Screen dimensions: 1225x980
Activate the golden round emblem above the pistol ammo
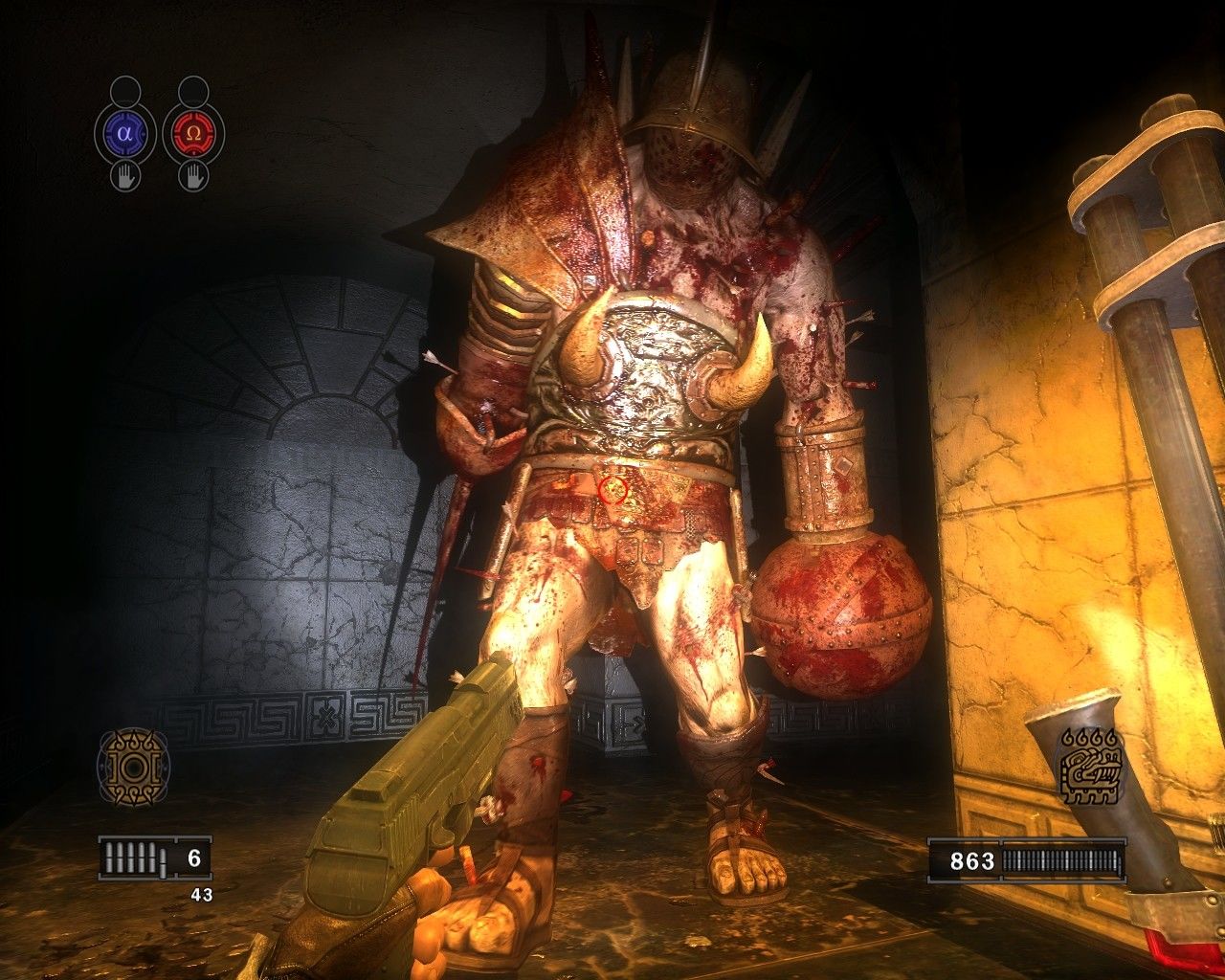133,767
